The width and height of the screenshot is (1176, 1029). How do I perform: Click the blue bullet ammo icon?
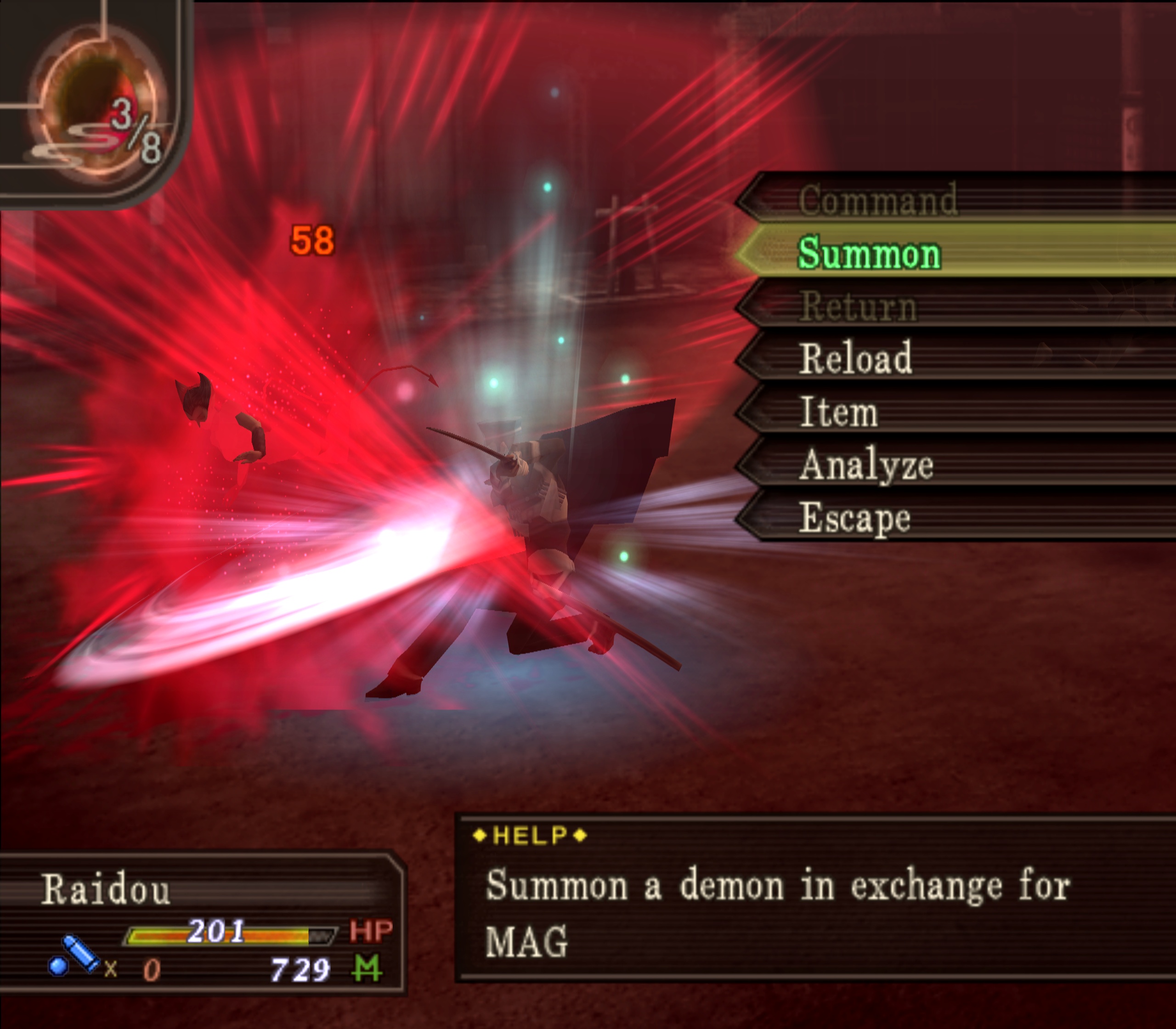coord(74,956)
